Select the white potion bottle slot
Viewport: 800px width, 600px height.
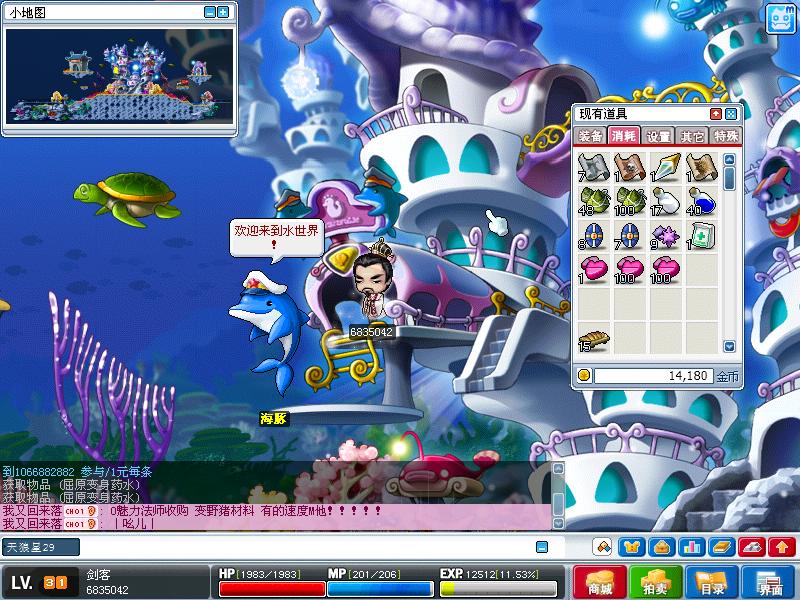click(665, 202)
